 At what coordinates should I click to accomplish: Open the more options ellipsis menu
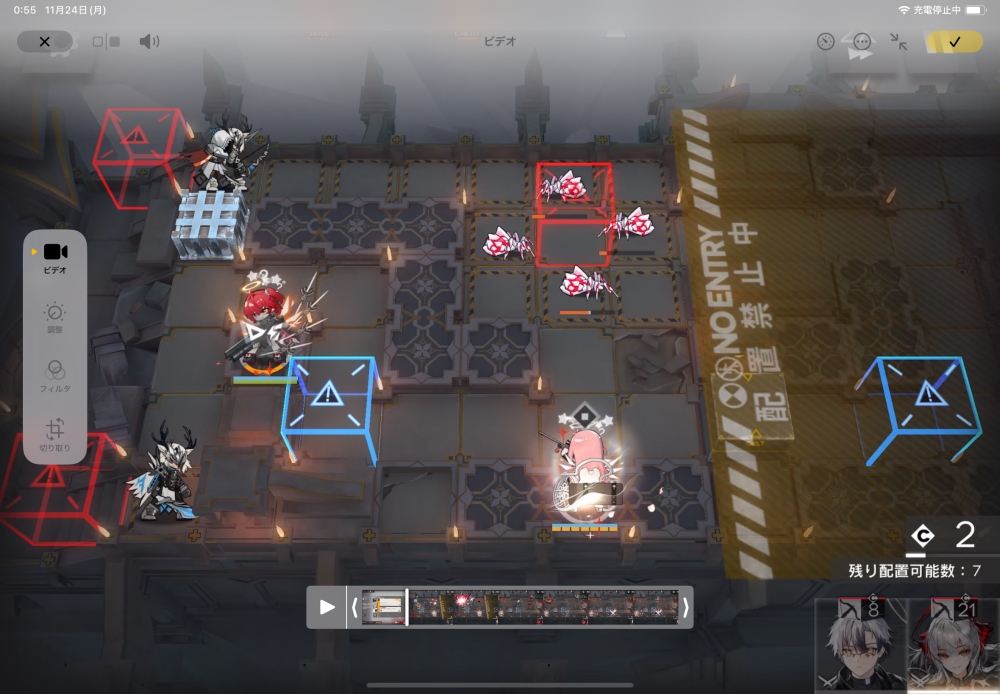[862, 41]
